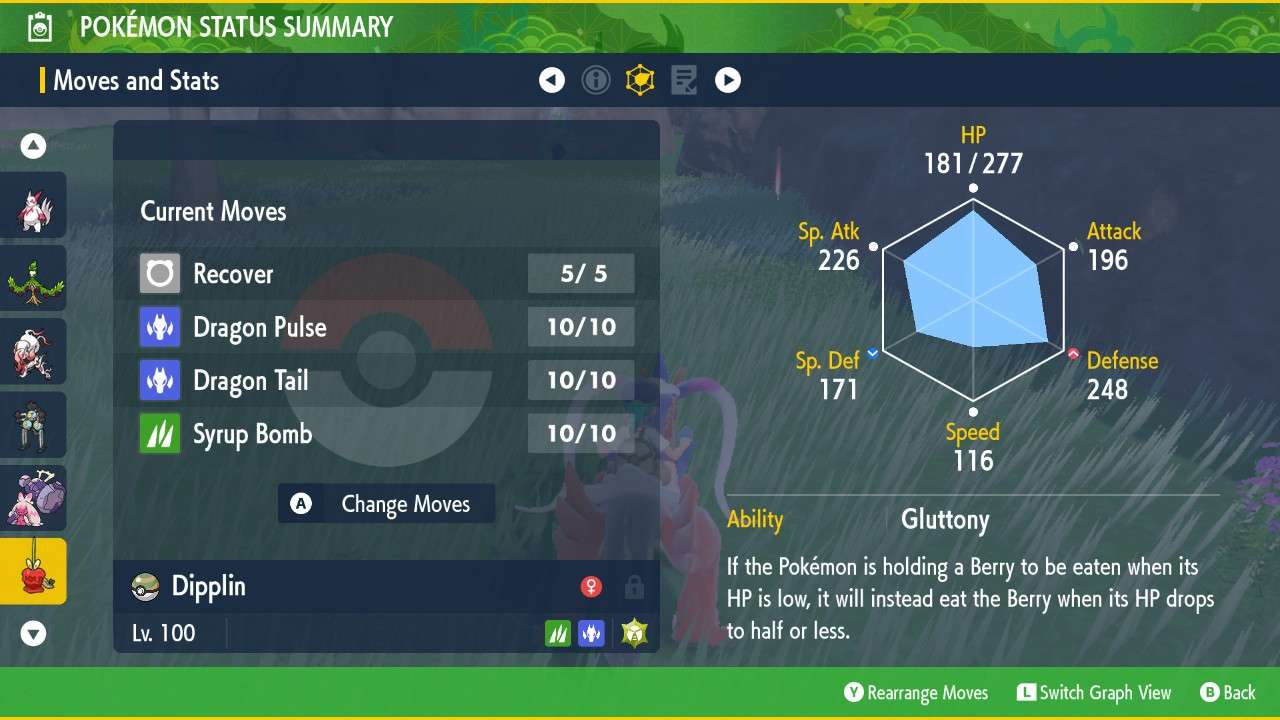Select the green leafy Pokémon in party

point(34,279)
